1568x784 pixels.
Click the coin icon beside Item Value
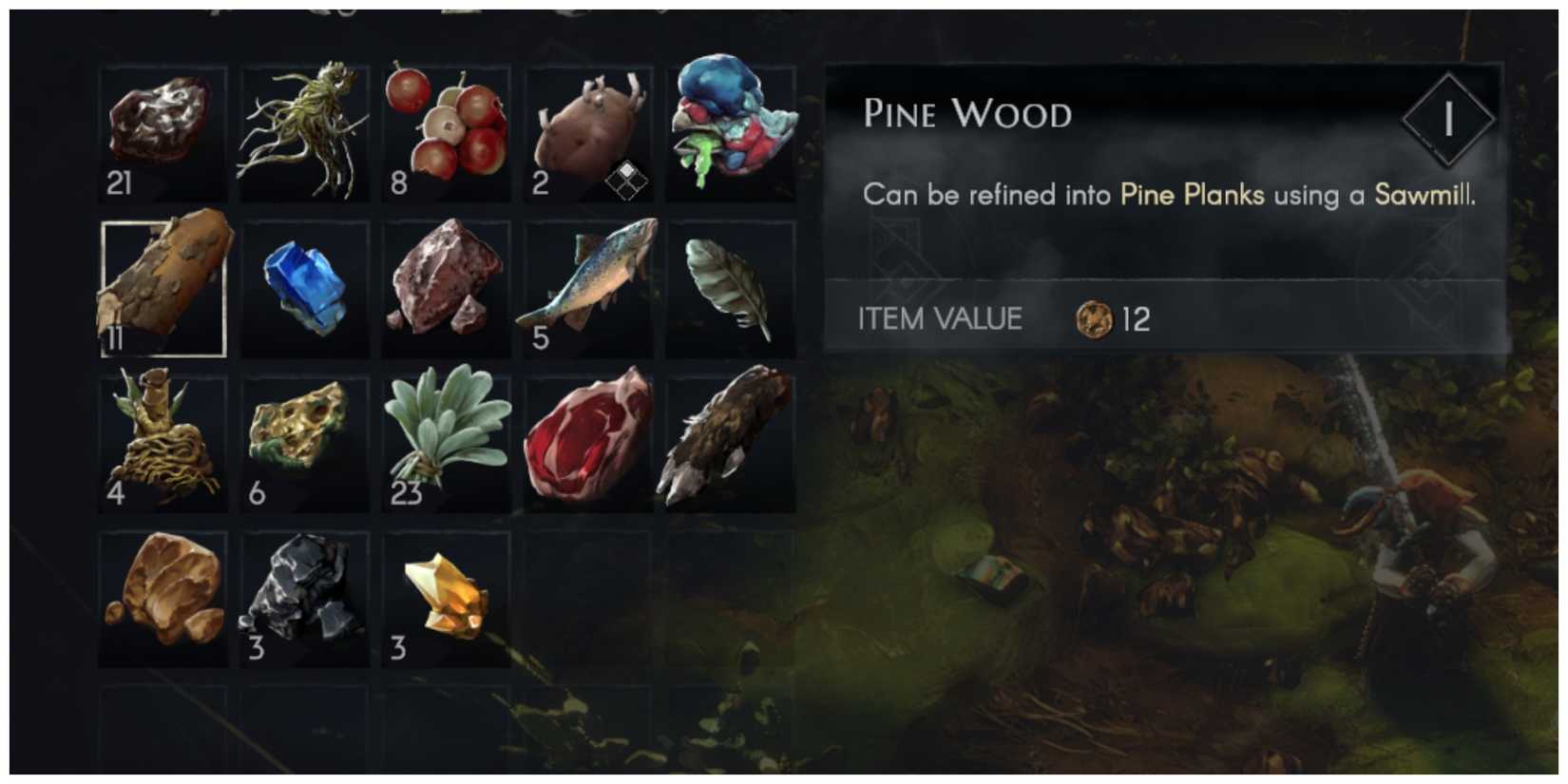(1095, 319)
